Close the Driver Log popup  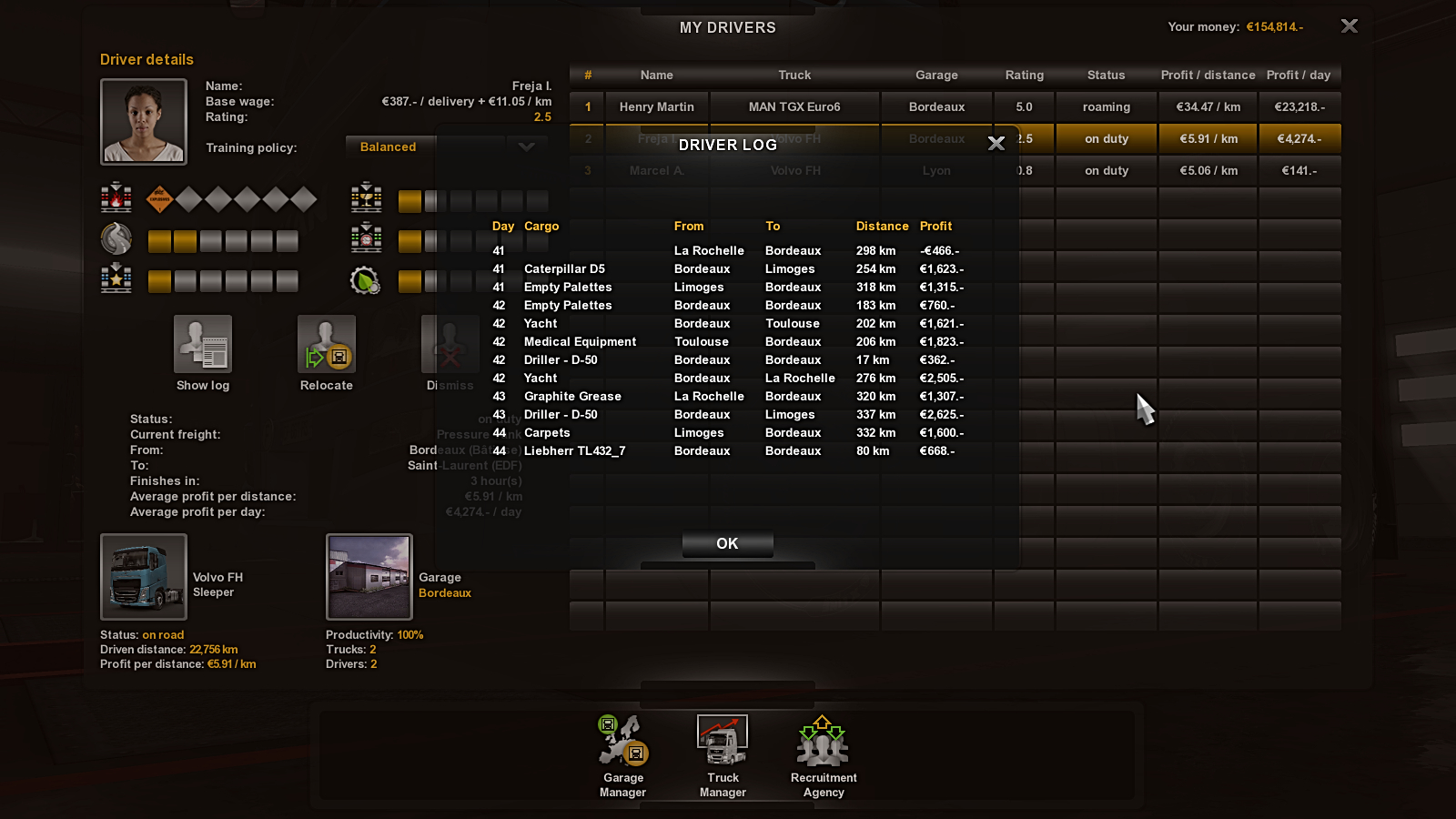[996, 144]
